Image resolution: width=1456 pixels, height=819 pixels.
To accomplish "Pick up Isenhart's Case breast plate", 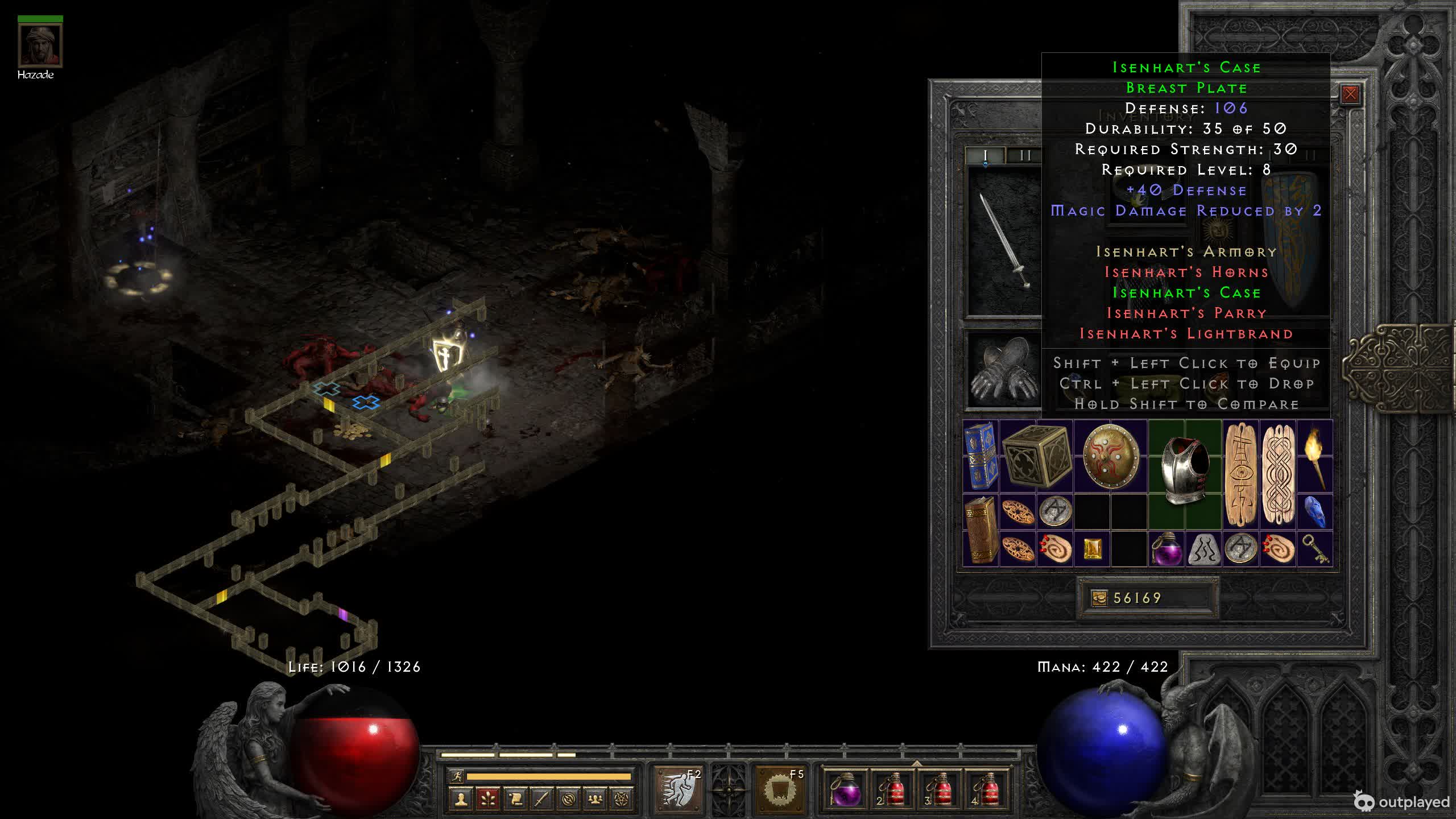I will (1184, 473).
